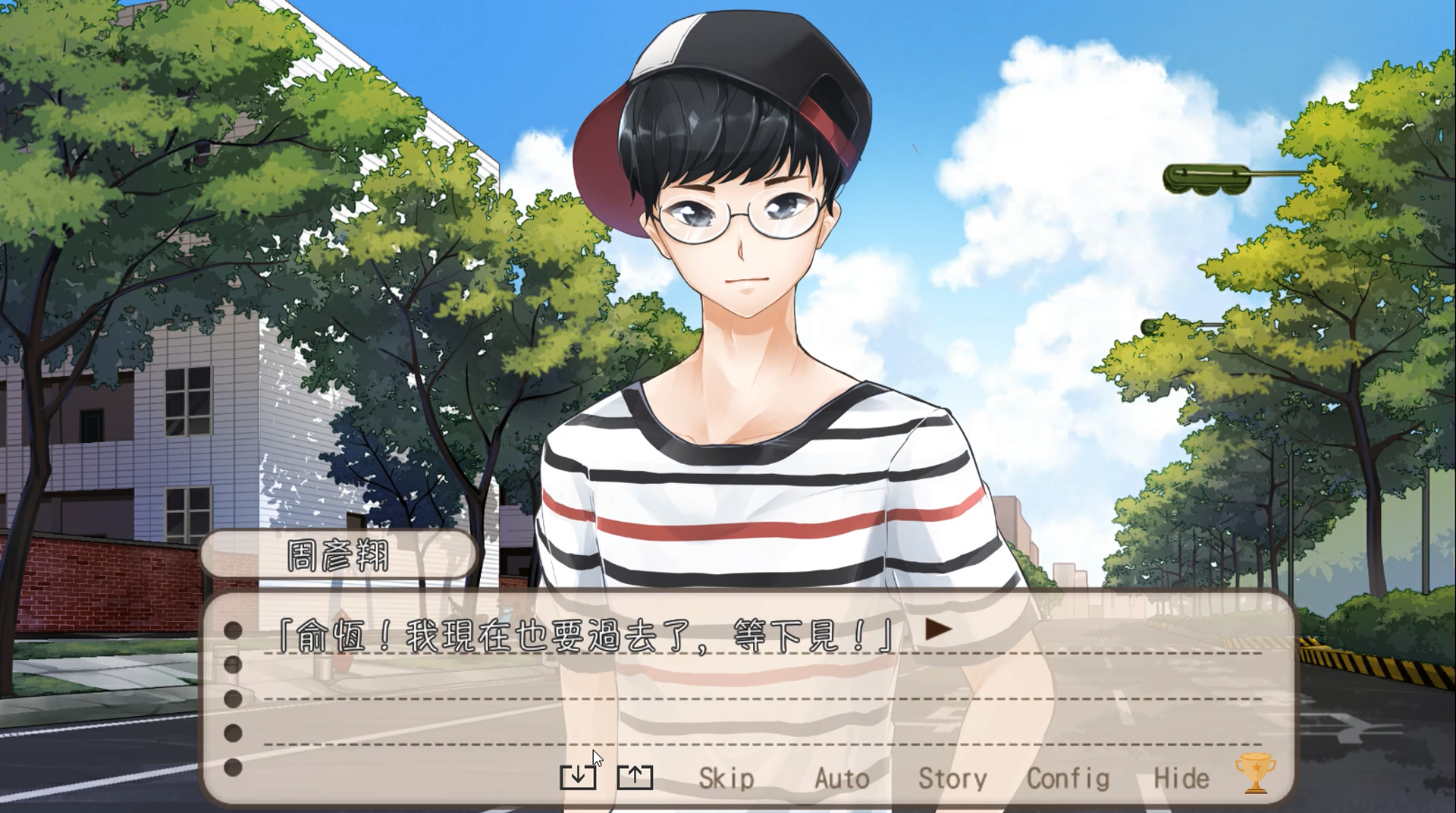Toggle Auto dialogue mode
Screen dimensions: 1456x813
click(x=842, y=779)
